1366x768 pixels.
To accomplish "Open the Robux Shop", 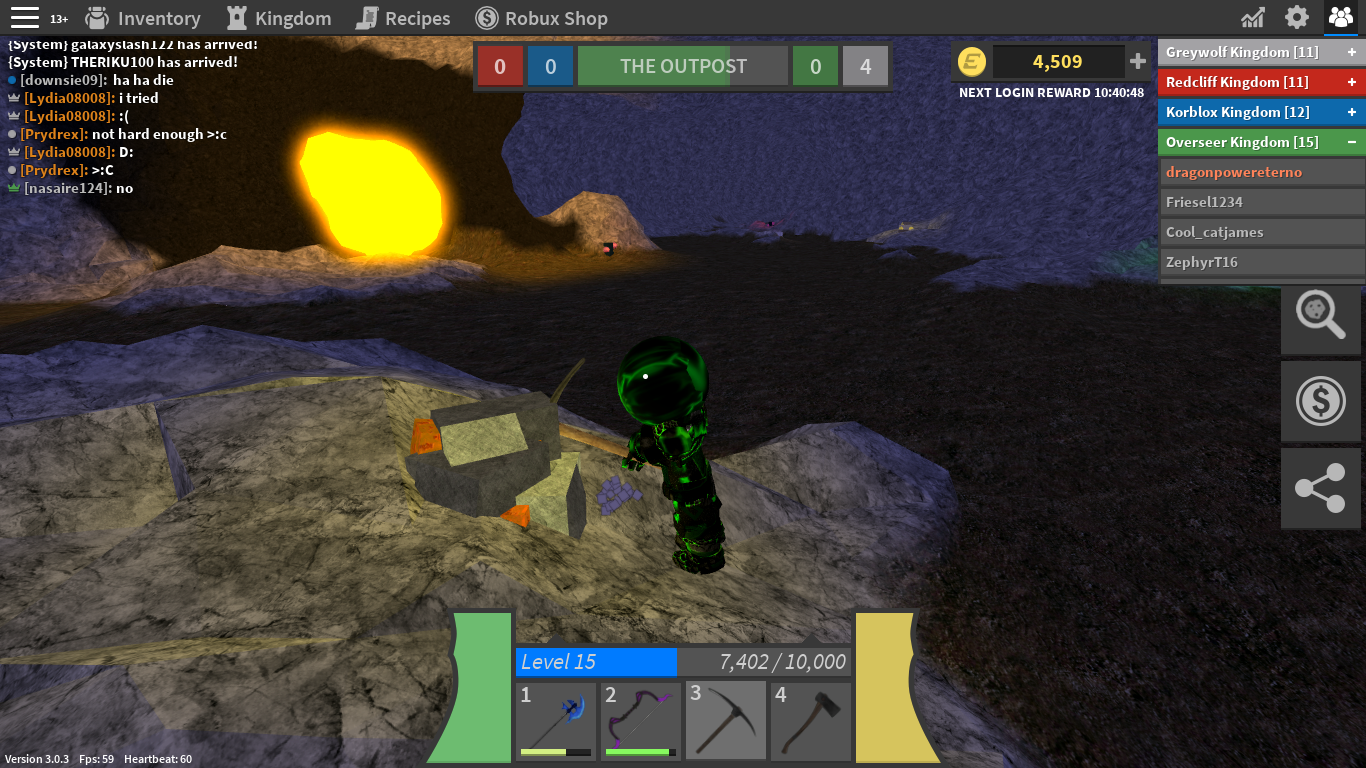I will click(541, 18).
